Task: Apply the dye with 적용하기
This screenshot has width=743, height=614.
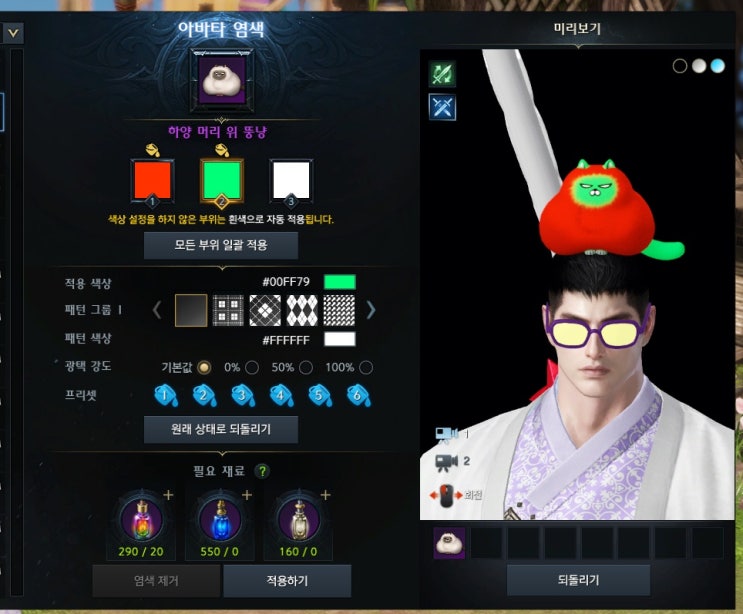Action: 287,580
